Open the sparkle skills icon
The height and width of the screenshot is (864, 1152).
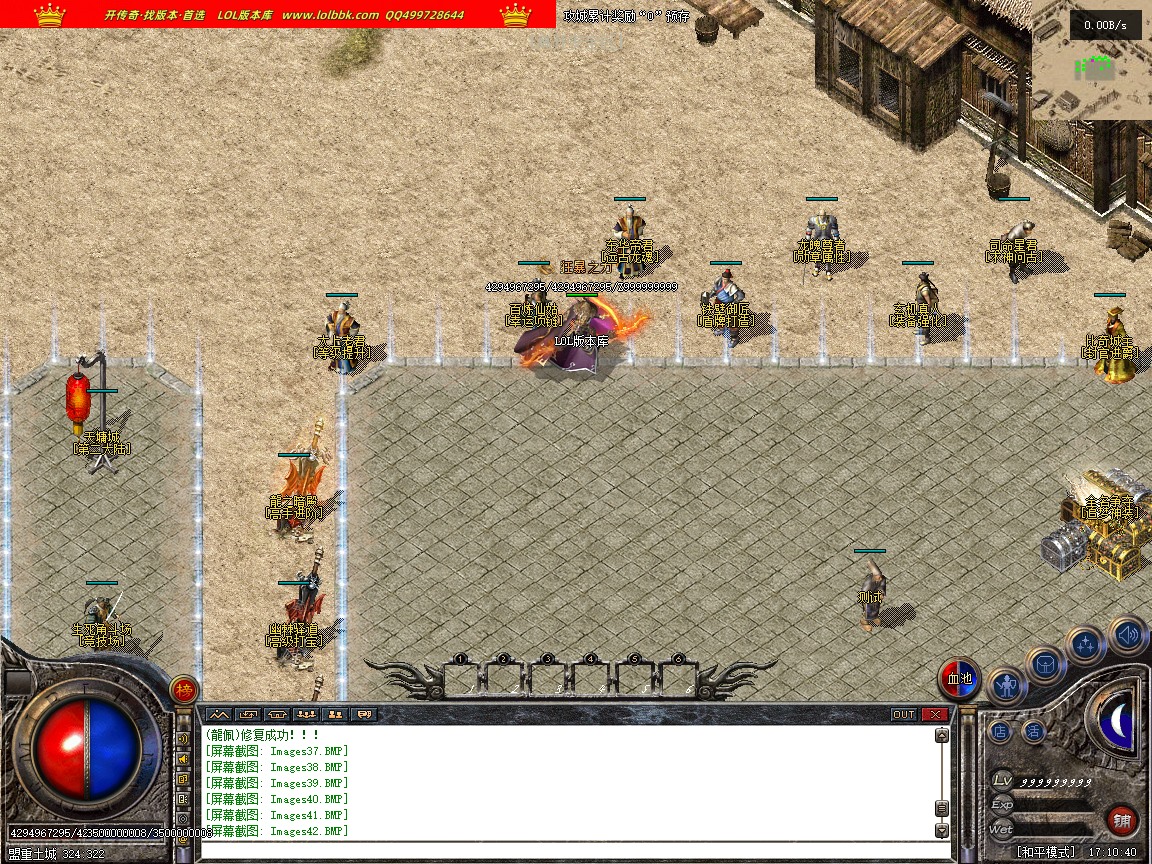1085,645
